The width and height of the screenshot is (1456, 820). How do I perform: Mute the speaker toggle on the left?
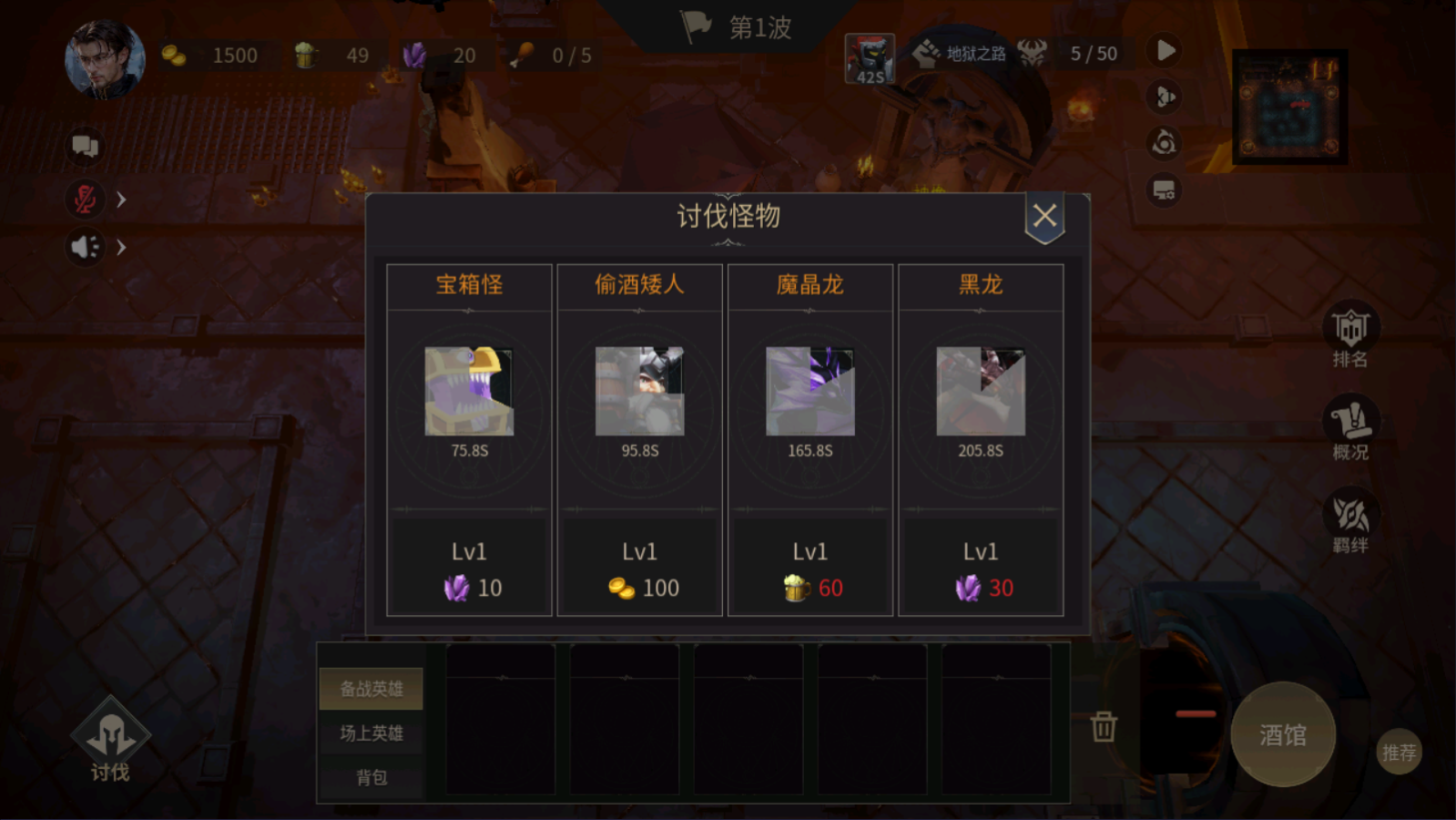click(x=85, y=247)
